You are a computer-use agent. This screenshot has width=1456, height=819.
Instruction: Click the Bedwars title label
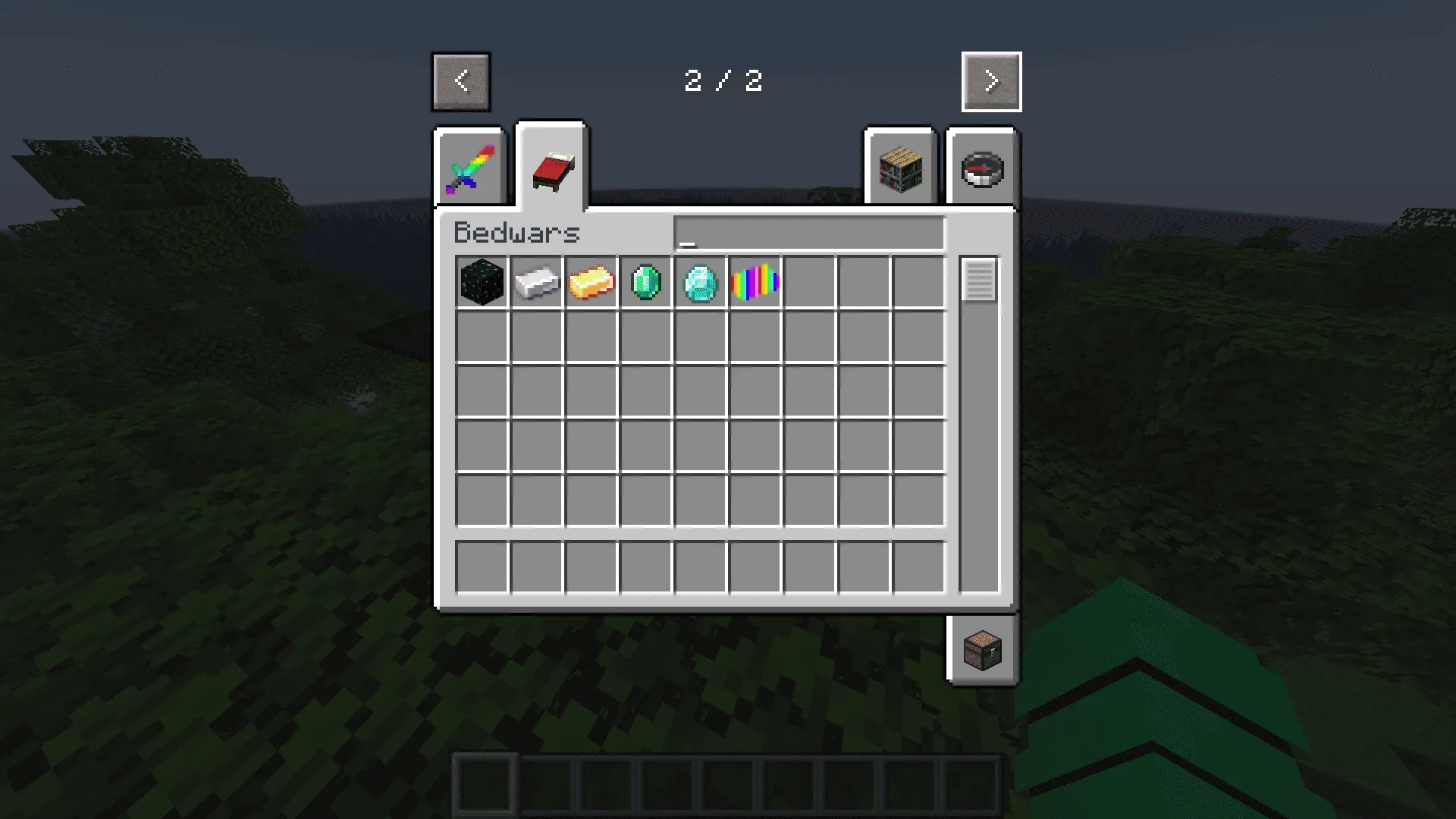[518, 234]
